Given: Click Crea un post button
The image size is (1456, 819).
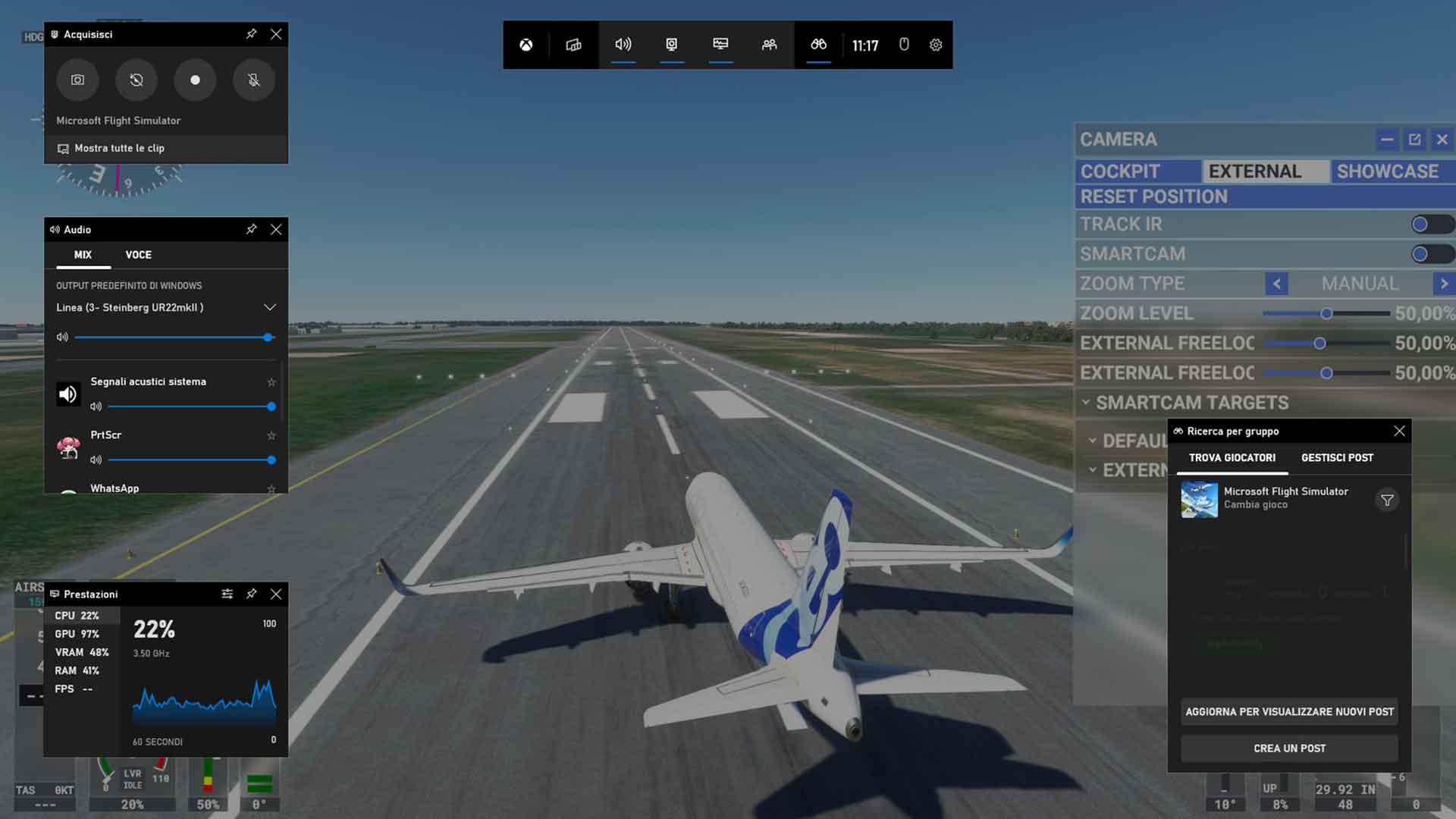Looking at the screenshot, I should coord(1289,748).
